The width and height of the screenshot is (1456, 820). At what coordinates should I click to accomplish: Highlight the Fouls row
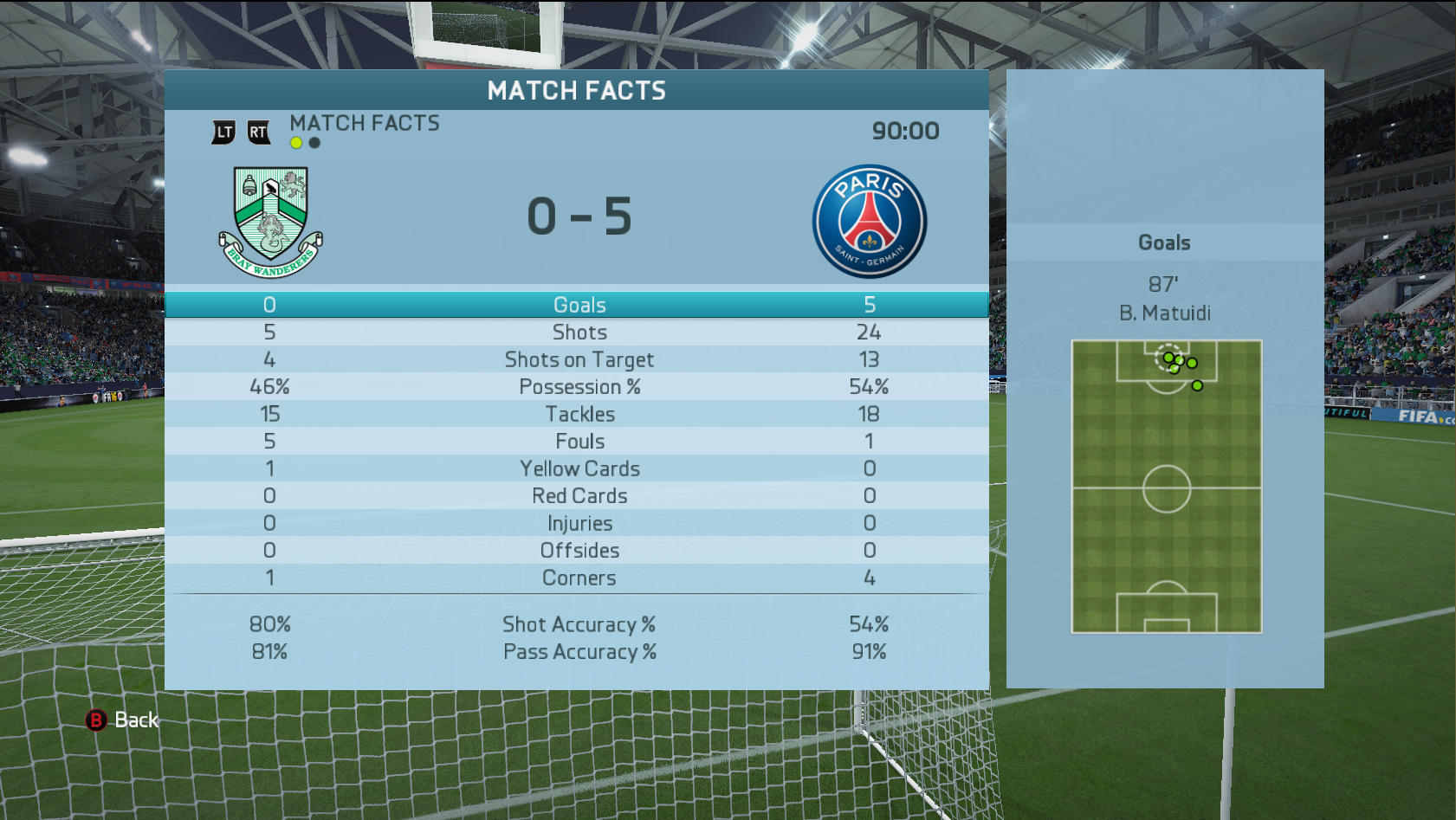[579, 442]
